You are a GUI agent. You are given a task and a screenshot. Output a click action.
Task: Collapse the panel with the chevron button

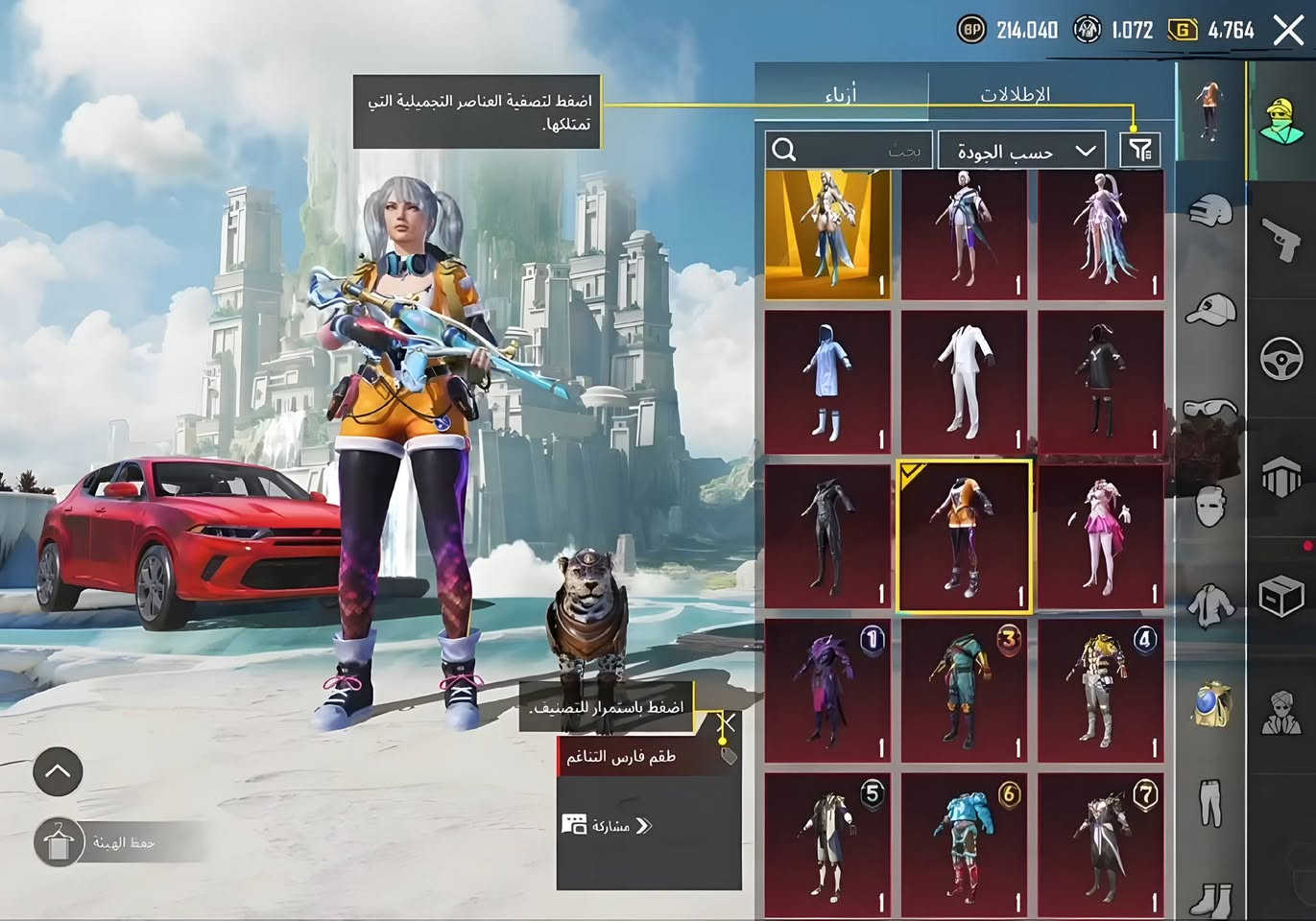pyautogui.click(x=58, y=771)
